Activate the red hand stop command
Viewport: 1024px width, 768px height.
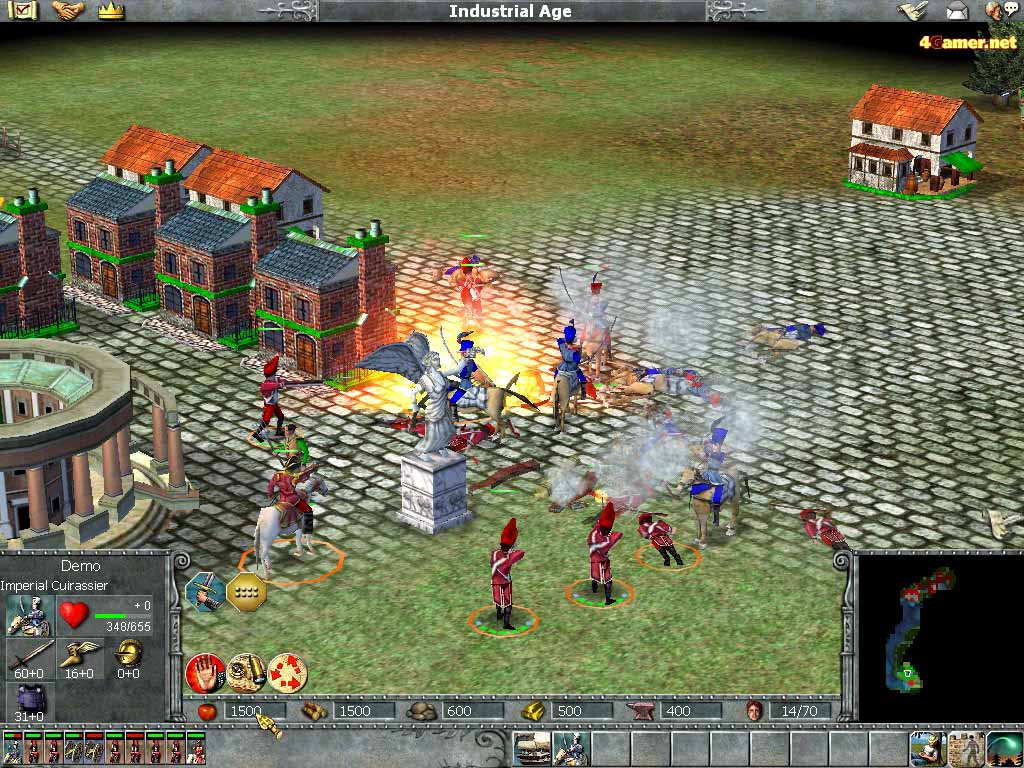point(204,673)
